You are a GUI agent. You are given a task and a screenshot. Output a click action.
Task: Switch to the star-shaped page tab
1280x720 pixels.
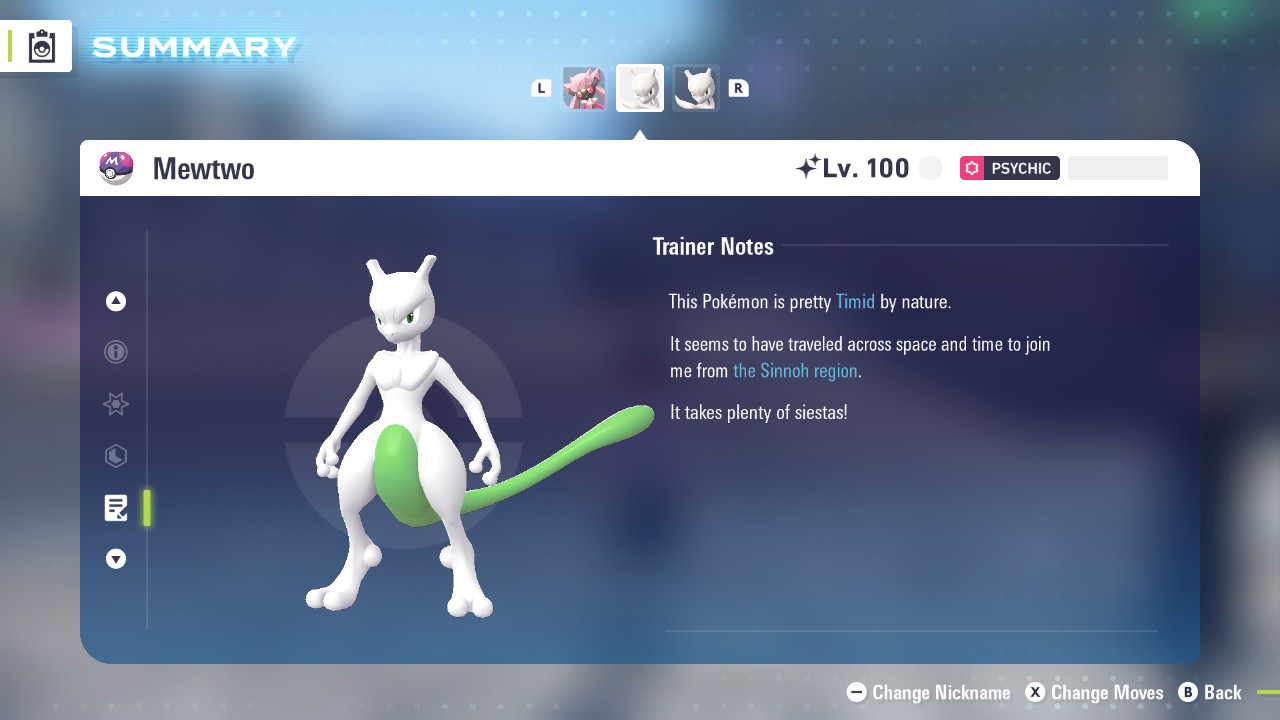coord(116,404)
